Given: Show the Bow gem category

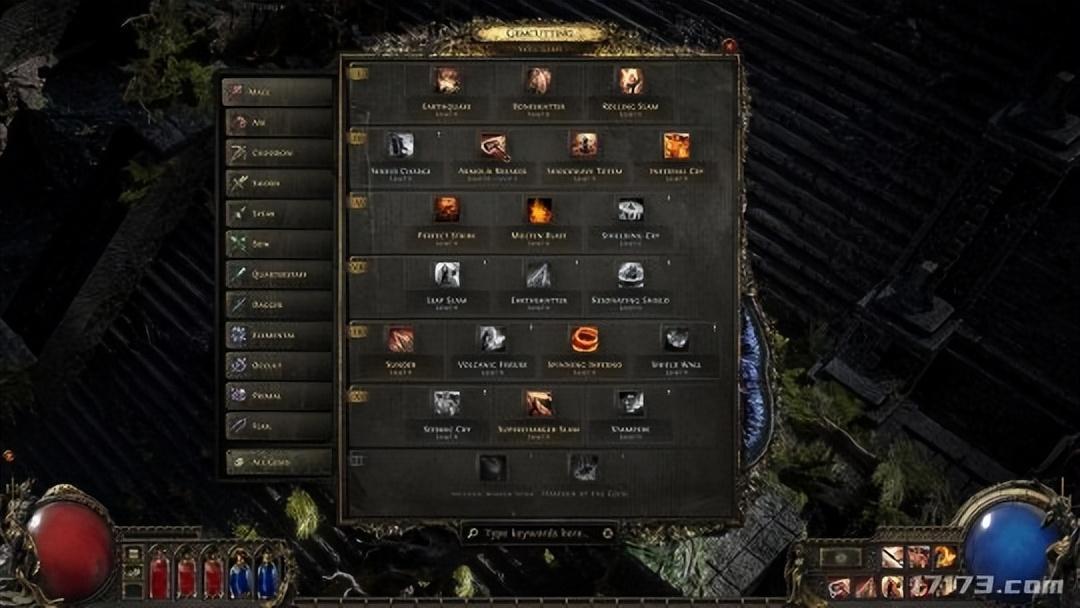Looking at the screenshot, I should click(278, 243).
